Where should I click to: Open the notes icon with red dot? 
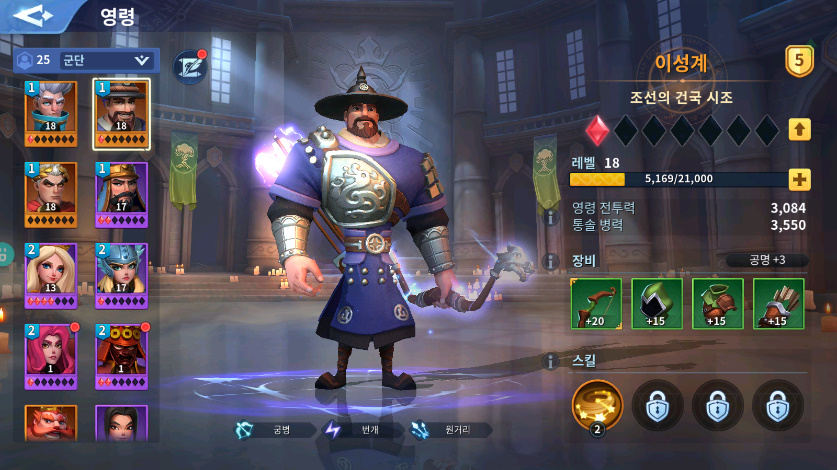(189, 65)
